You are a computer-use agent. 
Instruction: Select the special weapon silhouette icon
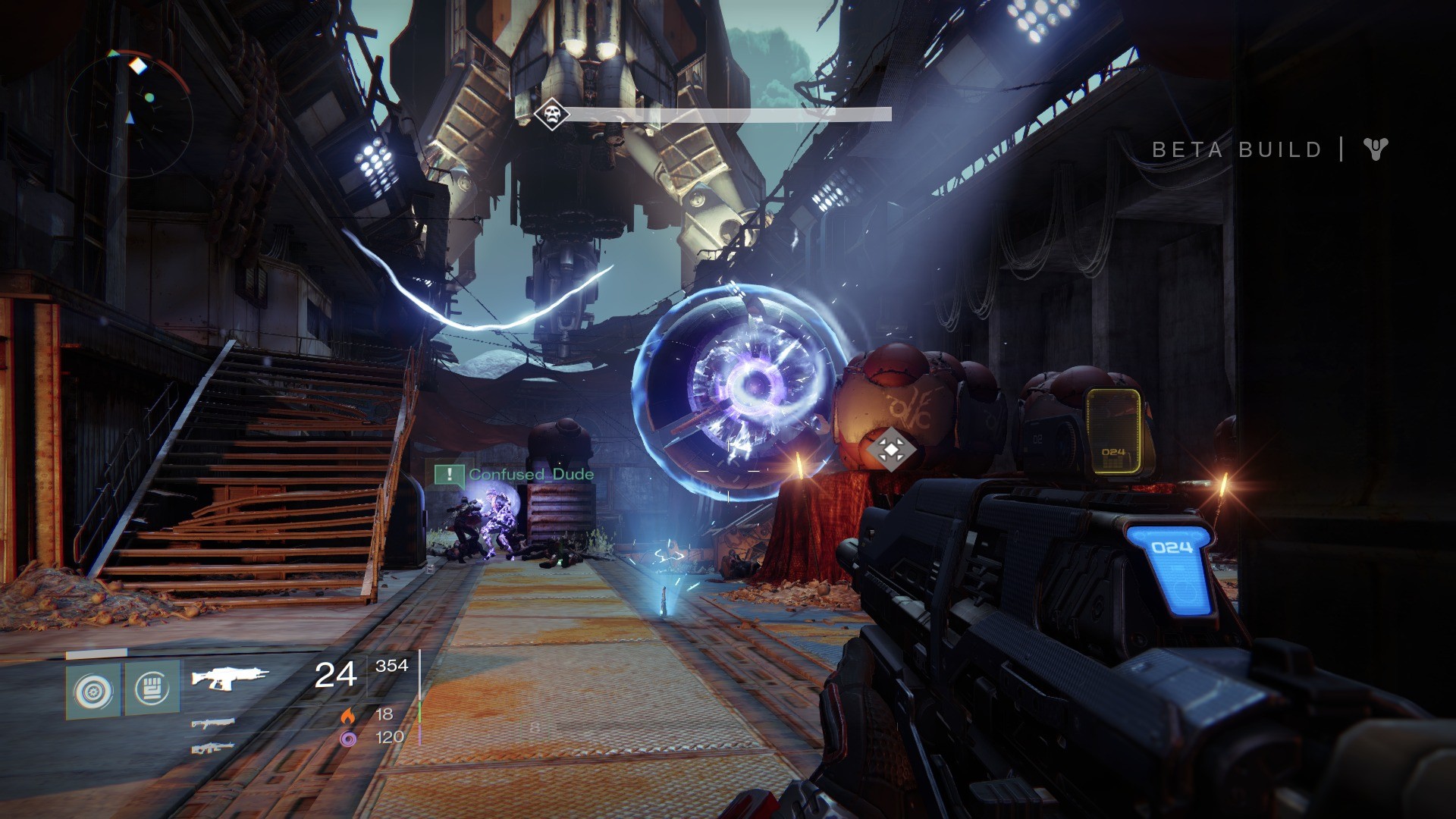point(213,723)
